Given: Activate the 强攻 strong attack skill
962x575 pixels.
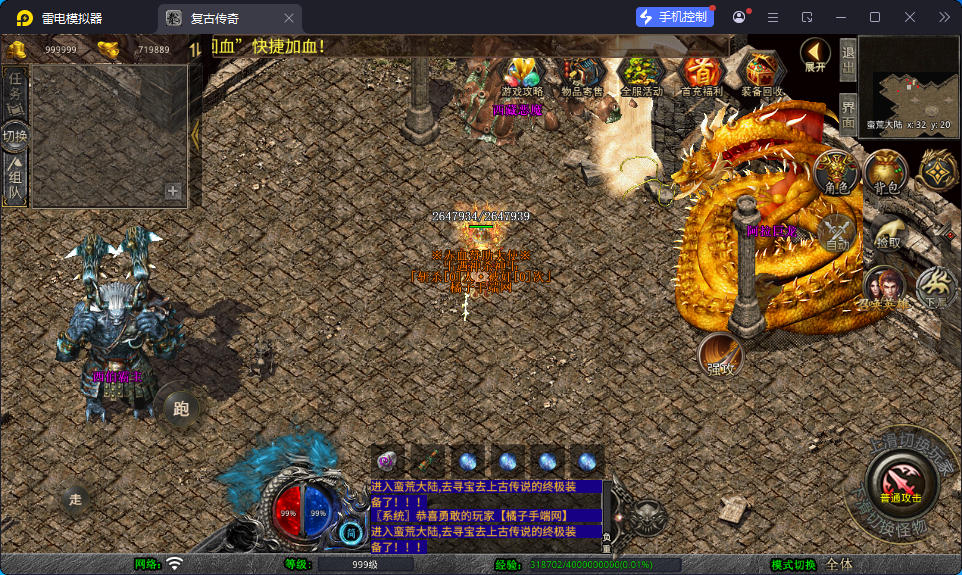Looking at the screenshot, I should [720, 356].
